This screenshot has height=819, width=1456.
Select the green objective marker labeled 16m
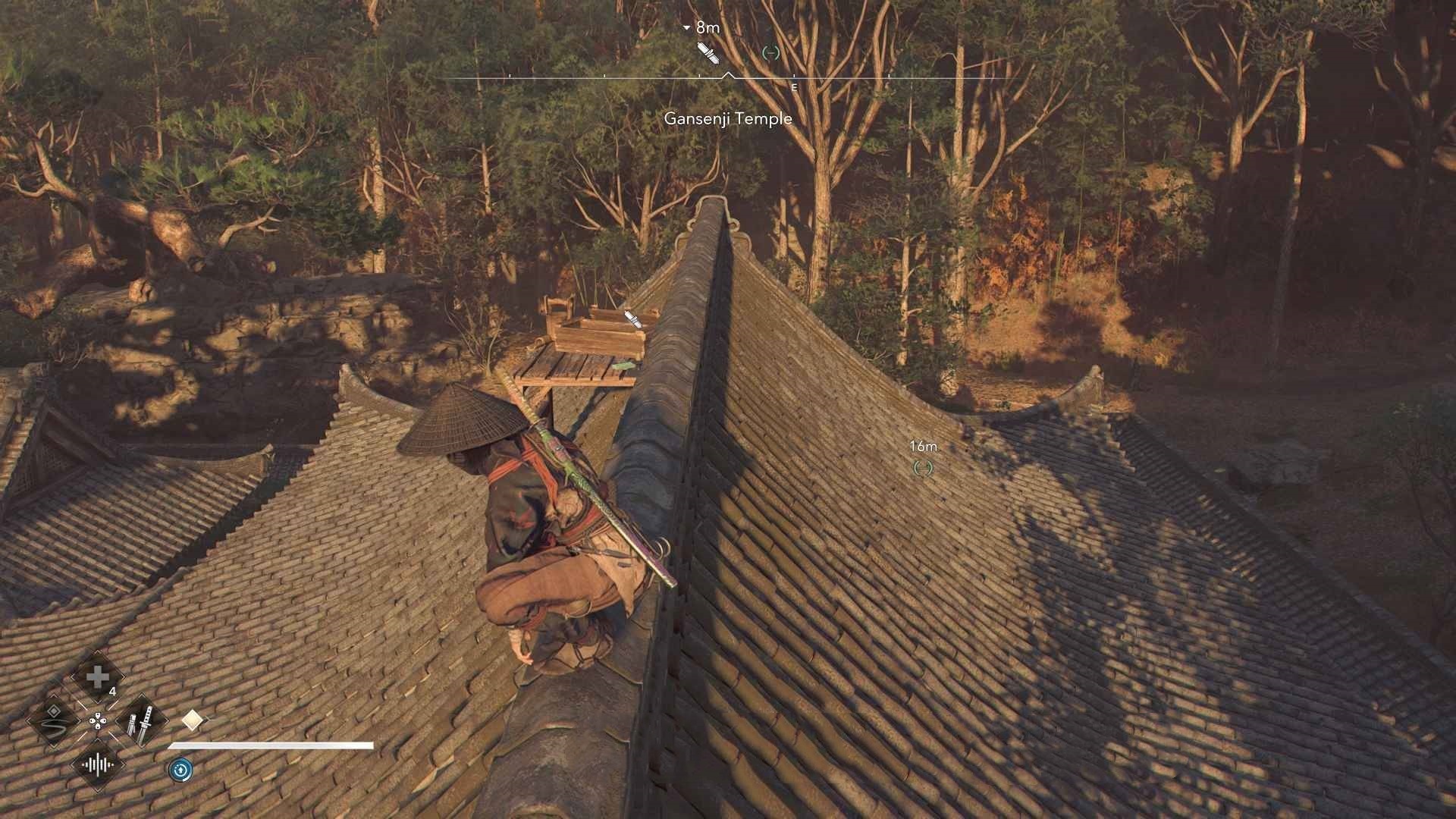(x=923, y=468)
